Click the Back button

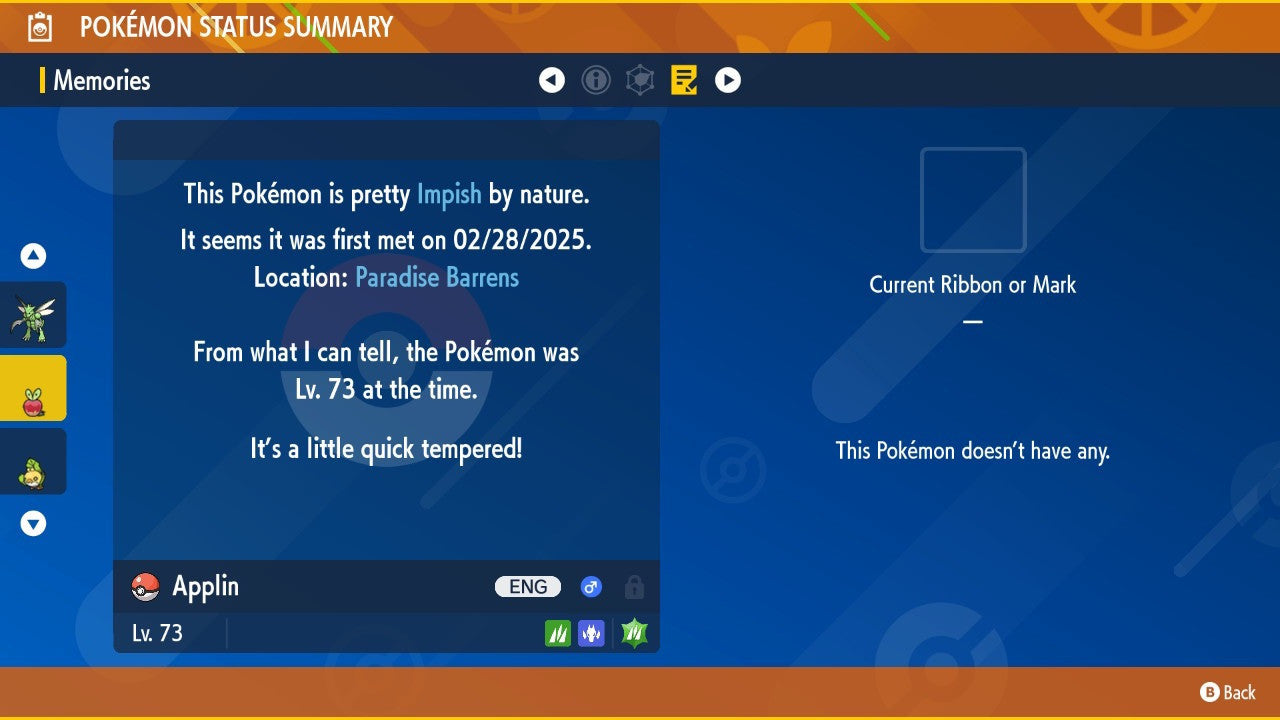pos(1228,692)
